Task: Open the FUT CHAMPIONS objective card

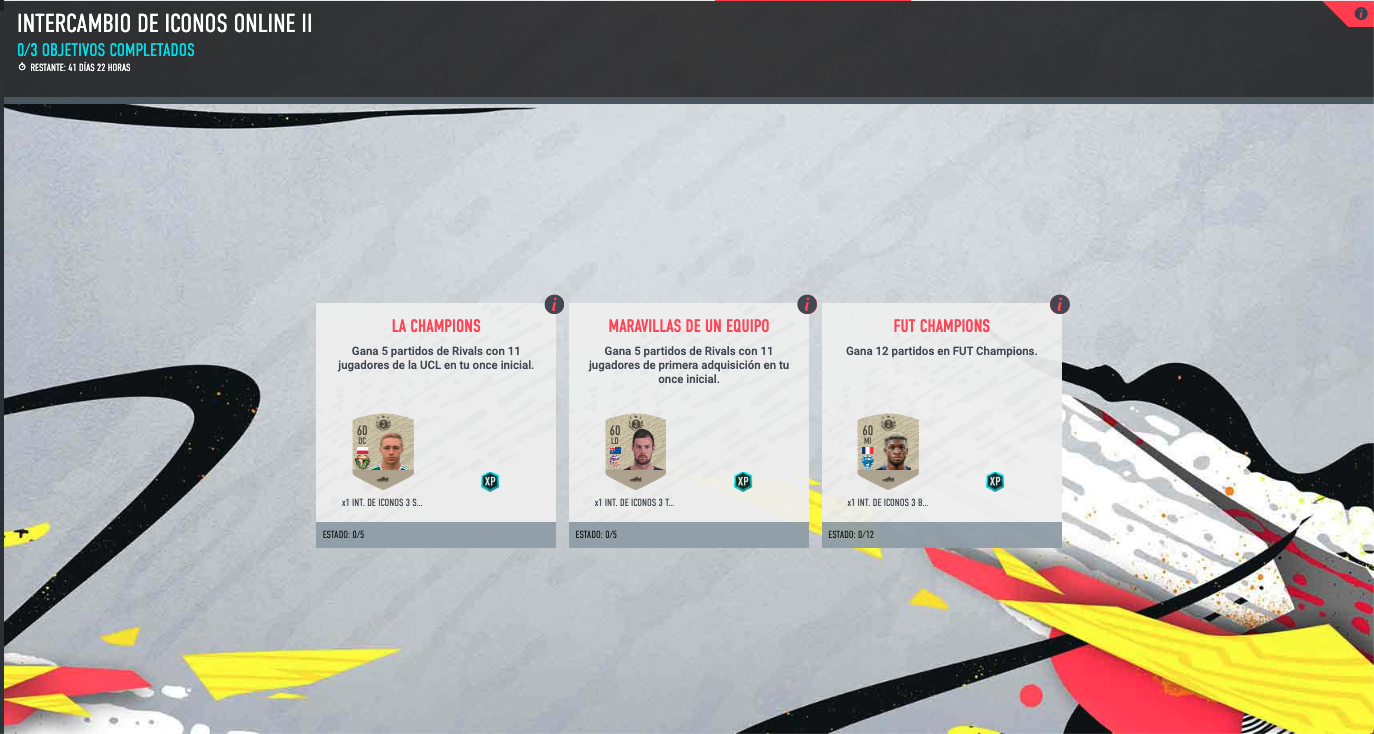Action: (x=942, y=420)
